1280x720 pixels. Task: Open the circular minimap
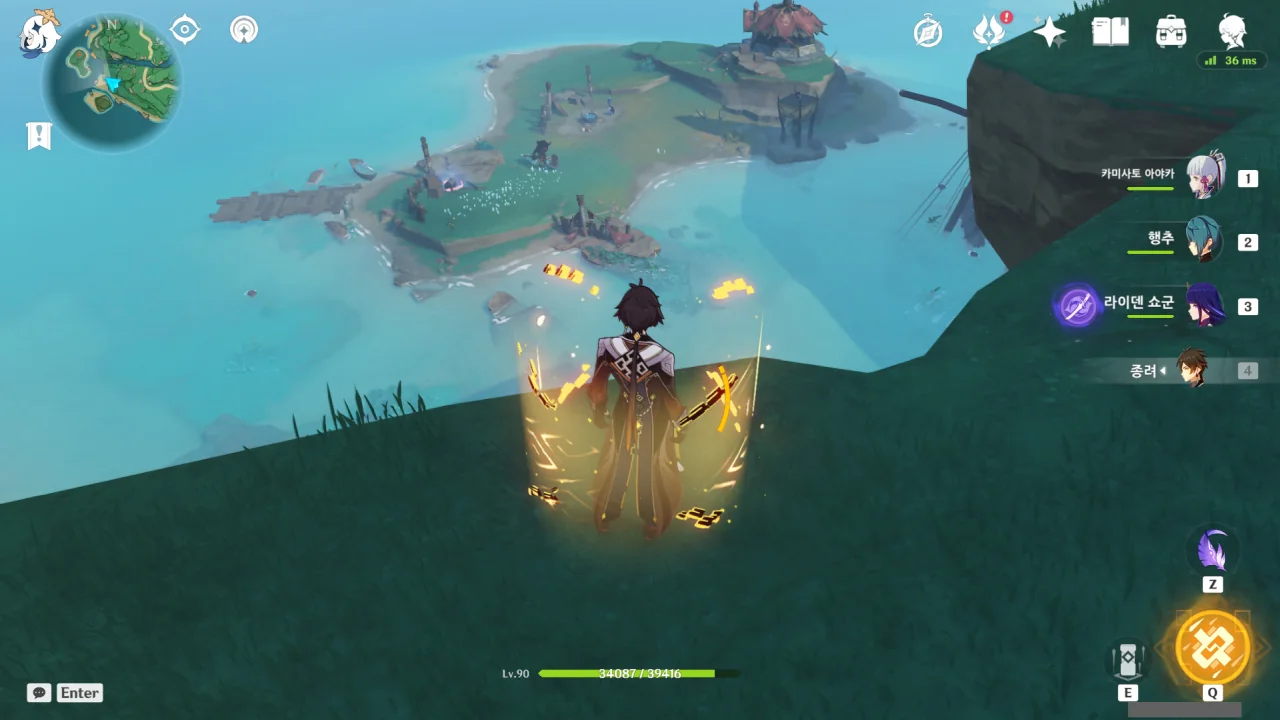click(112, 82)
